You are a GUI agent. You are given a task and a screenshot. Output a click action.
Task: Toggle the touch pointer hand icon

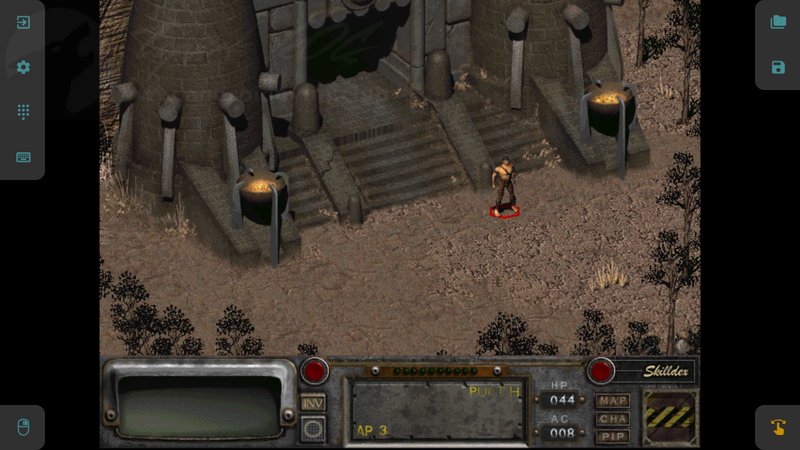[x=778, y=427]
